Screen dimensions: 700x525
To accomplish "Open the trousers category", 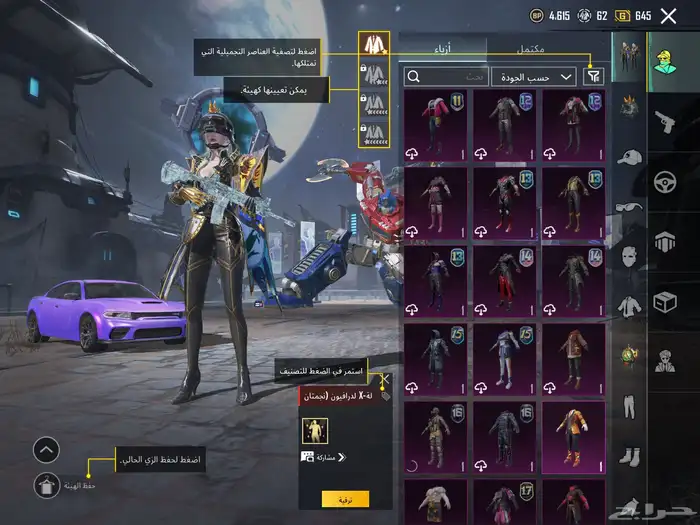I will 629,407.
